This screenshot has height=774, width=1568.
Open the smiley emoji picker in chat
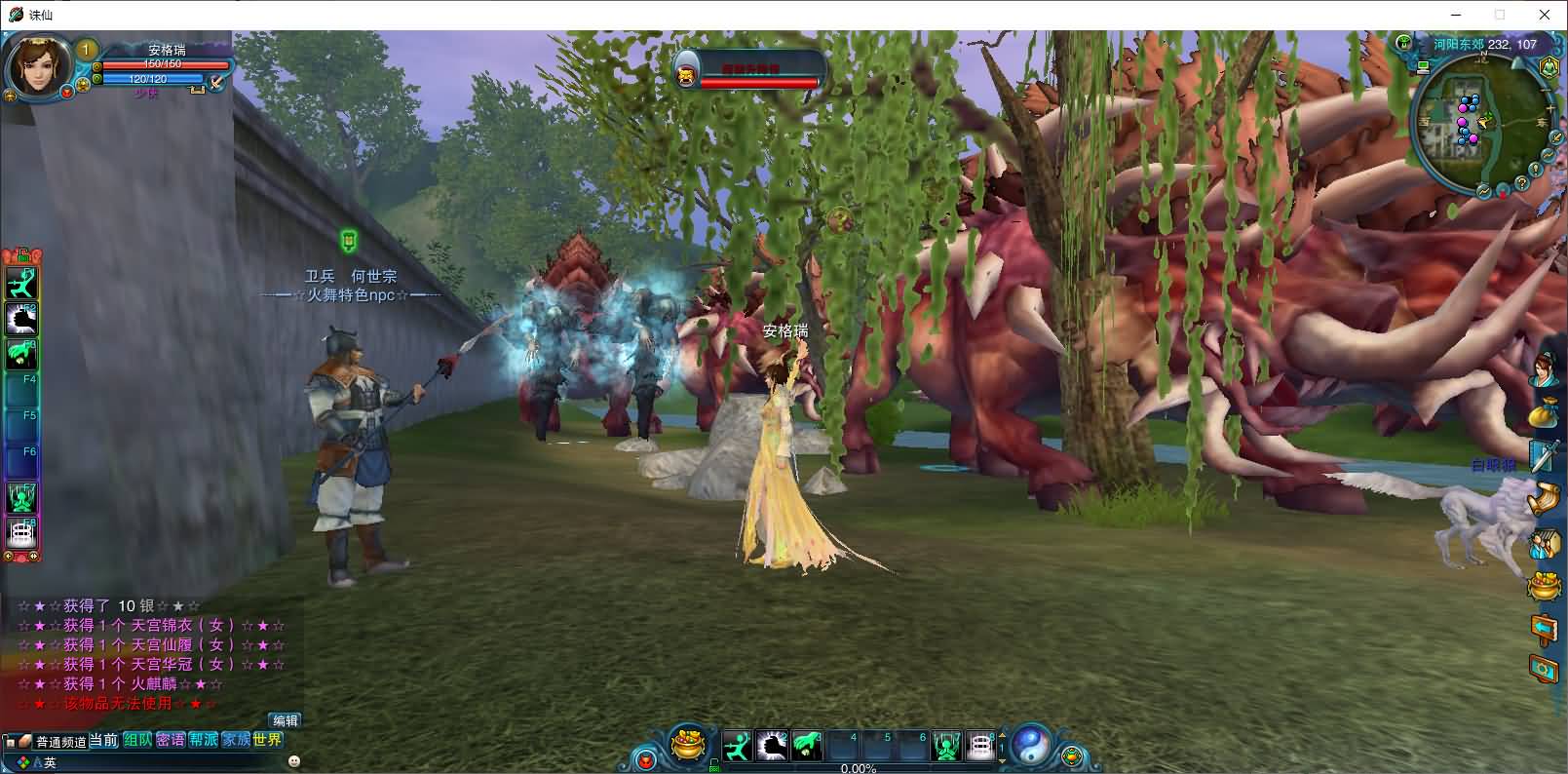294,760
